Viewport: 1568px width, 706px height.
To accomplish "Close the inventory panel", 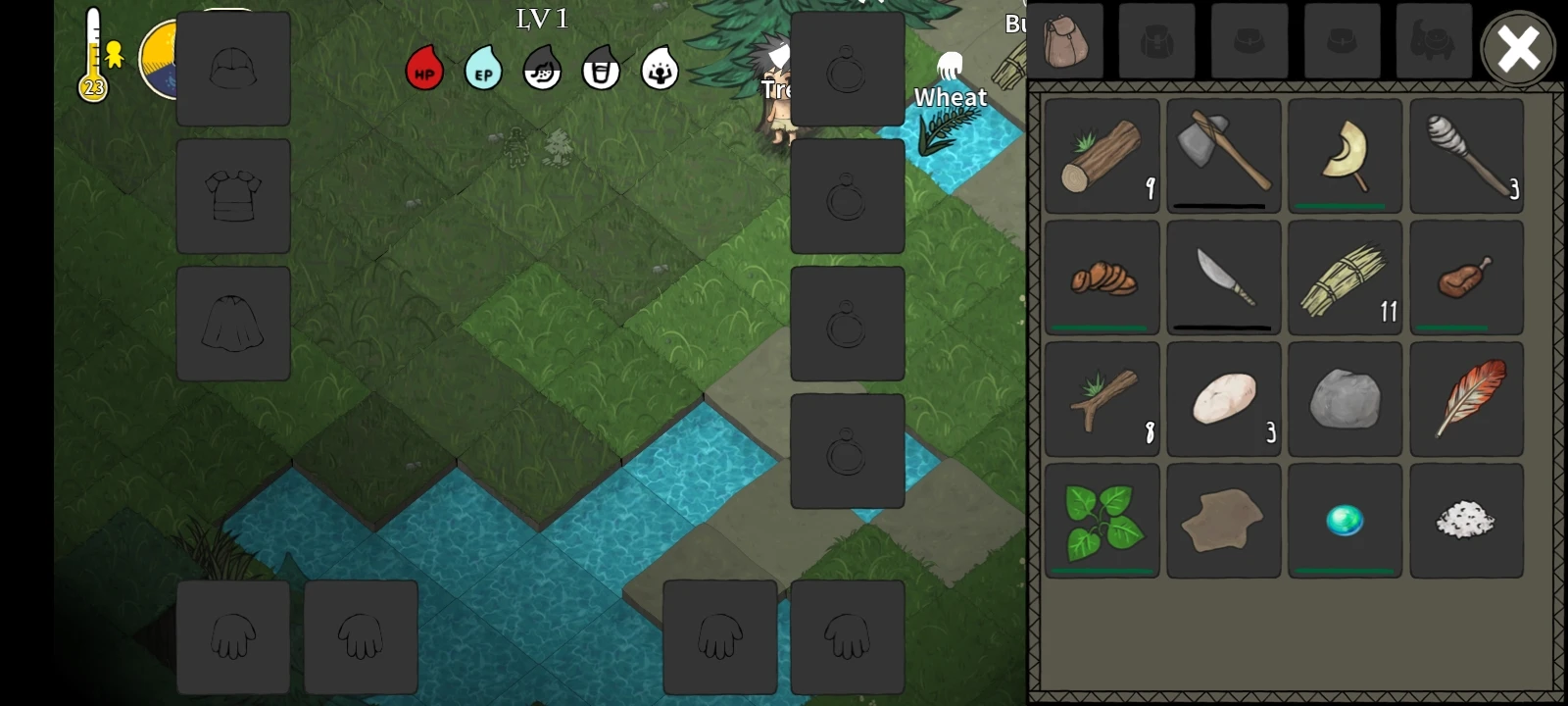I will tap(1518, 47).
